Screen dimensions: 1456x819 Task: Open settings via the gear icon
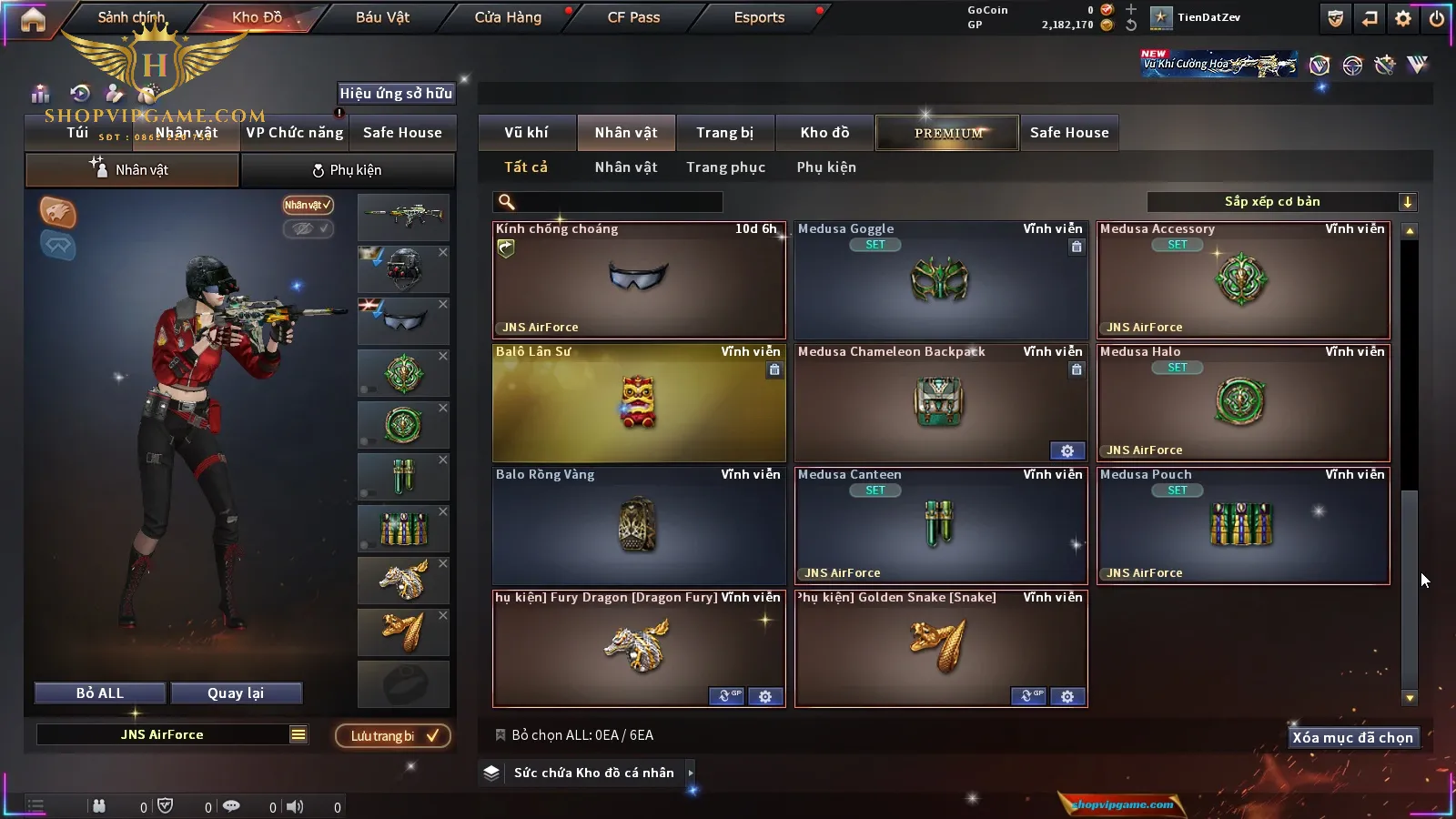(x=1403, y=18)
